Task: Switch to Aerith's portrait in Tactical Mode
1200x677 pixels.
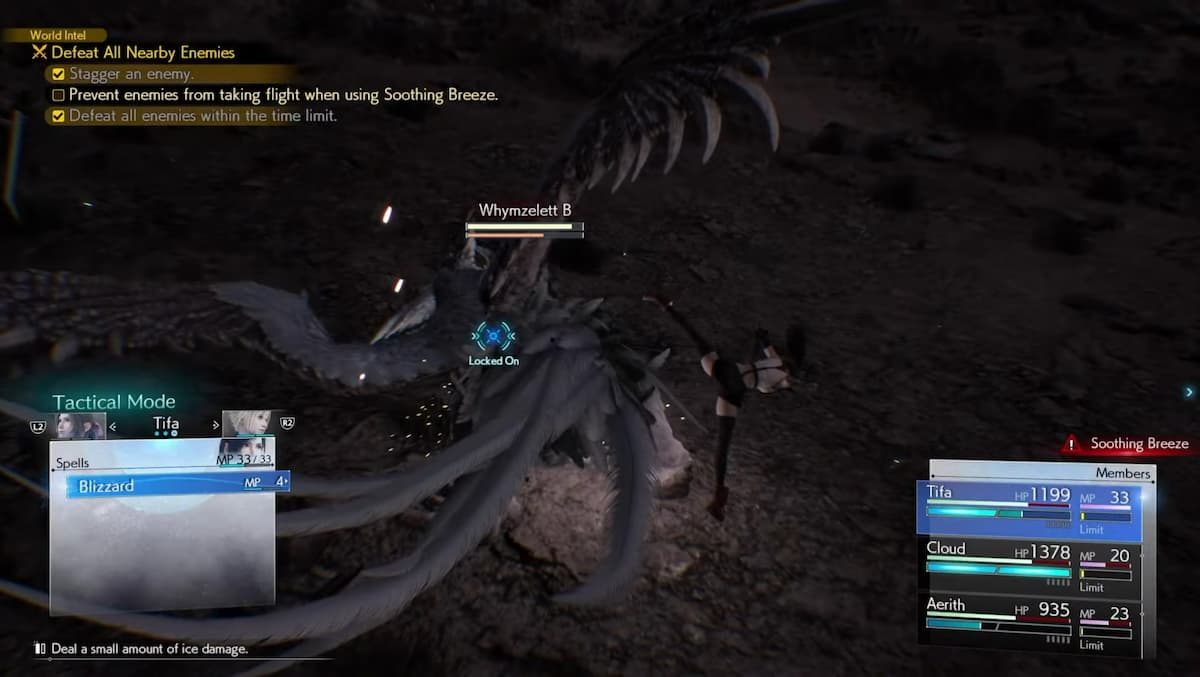Action: (80, 425)
